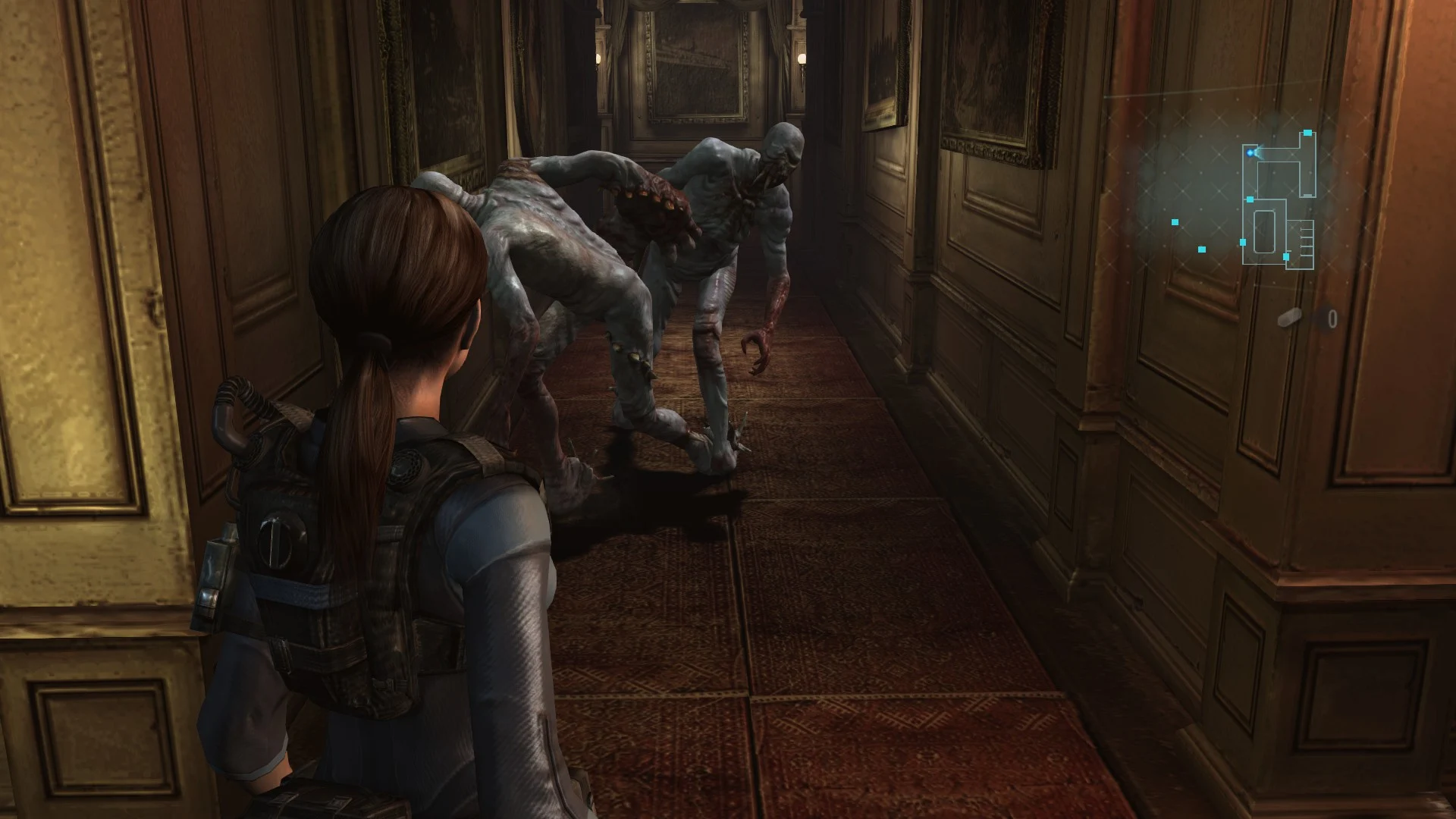Select the healing capsule icon
Screen dimensions: 1456x819
click(x=1289, y=318)
